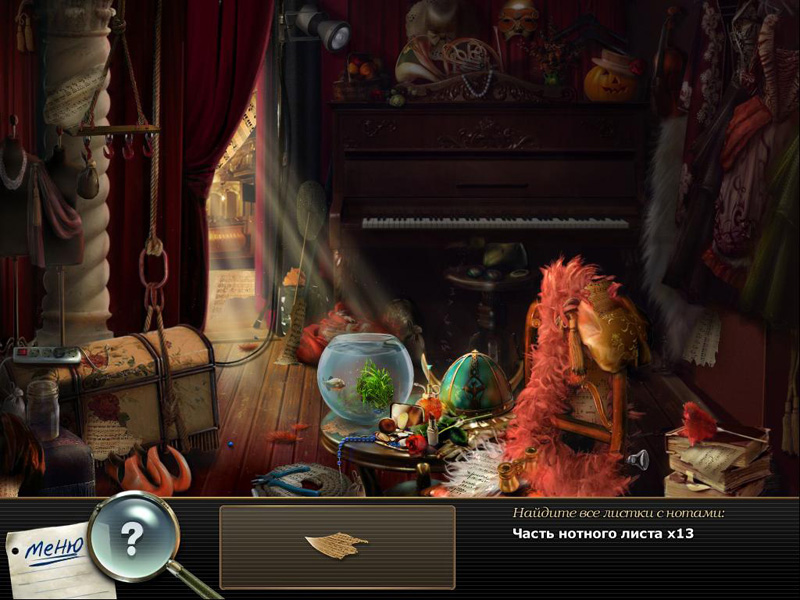Select the sheet music fragment in the inventory panel
The image size is (800, 600).
pyautogui.click(x=337, y=546)
